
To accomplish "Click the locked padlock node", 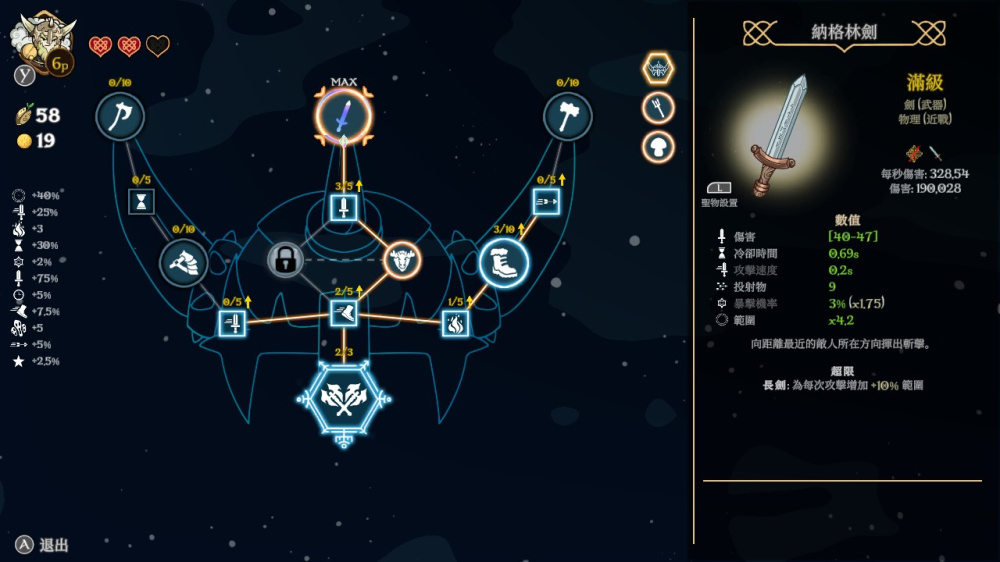I will [x=285, y=261].
